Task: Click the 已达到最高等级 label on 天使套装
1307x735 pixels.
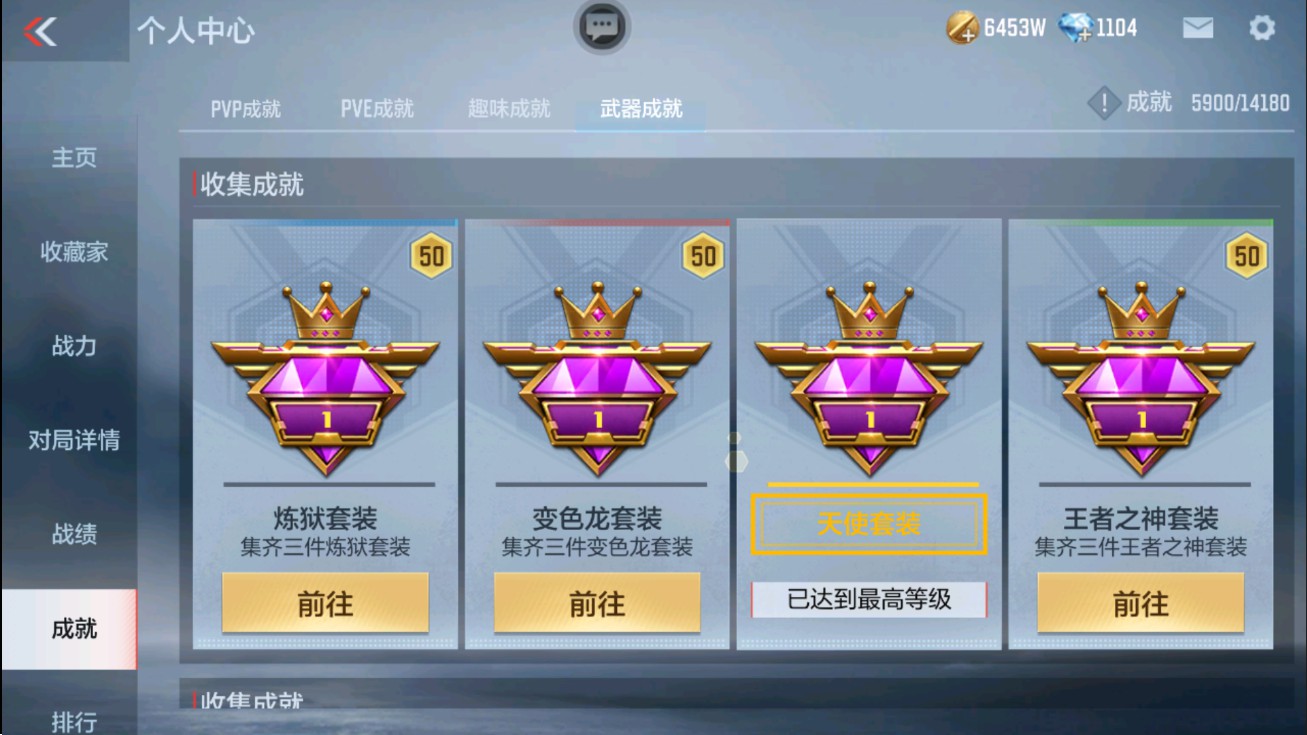Action: [869, 600]
